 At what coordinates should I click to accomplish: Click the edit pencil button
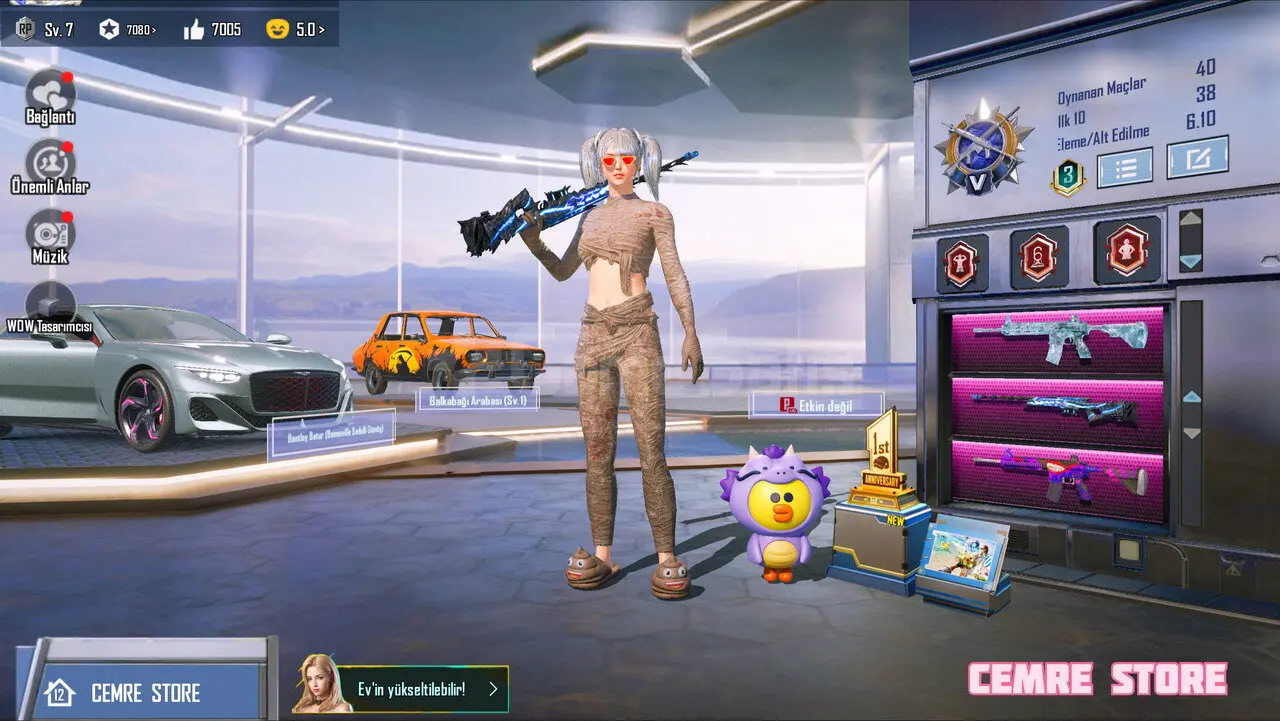click(1197, 159)
